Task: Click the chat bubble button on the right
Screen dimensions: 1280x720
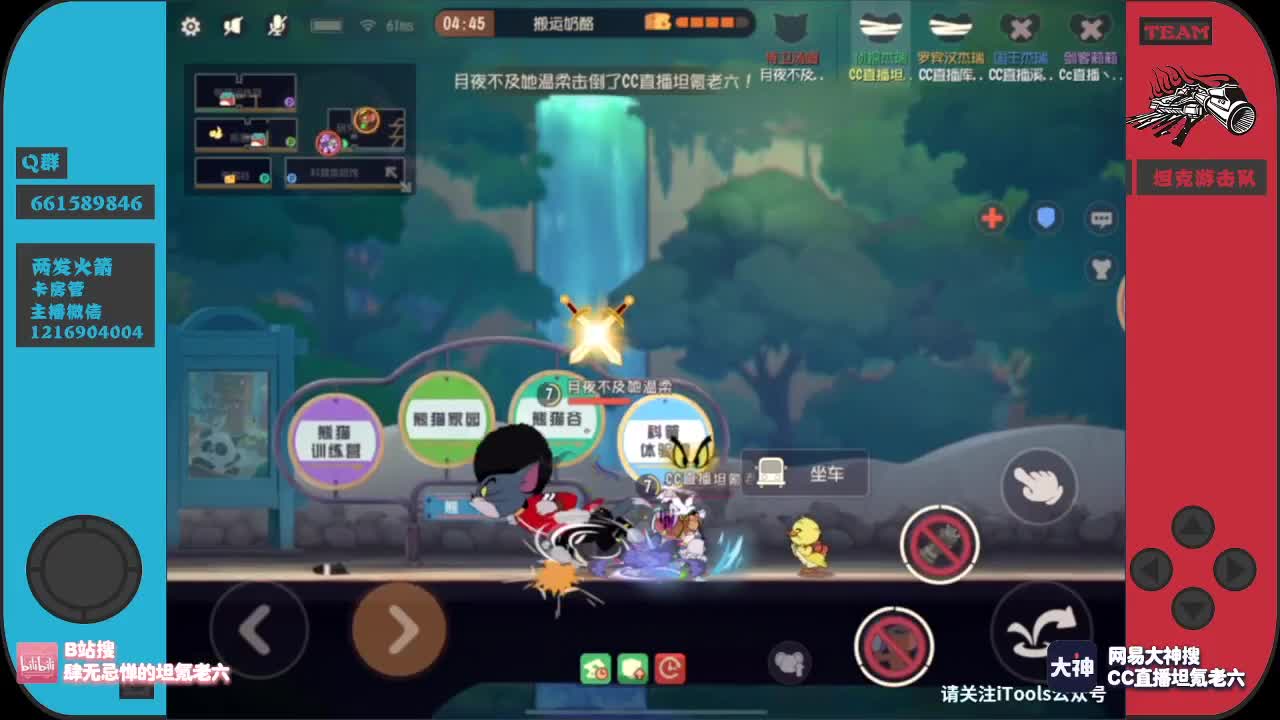Action: (x=1102, y=219)
